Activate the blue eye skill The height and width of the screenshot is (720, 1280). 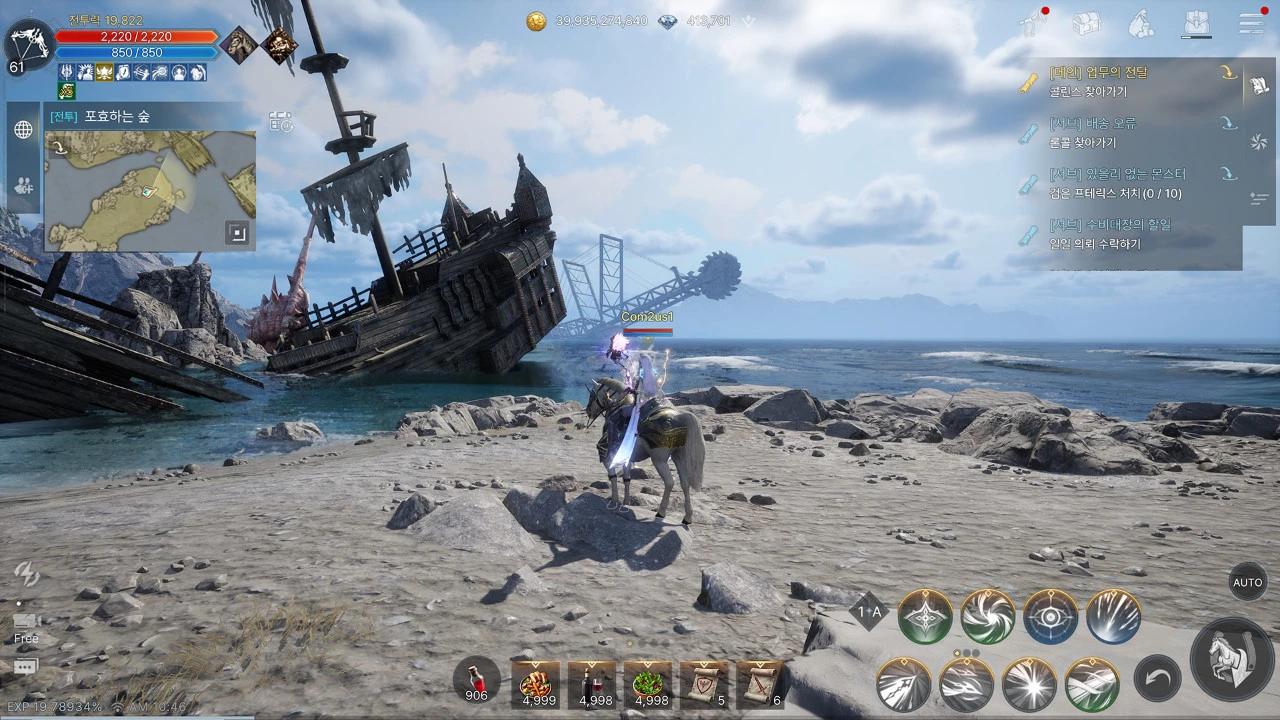[1050, 616]
